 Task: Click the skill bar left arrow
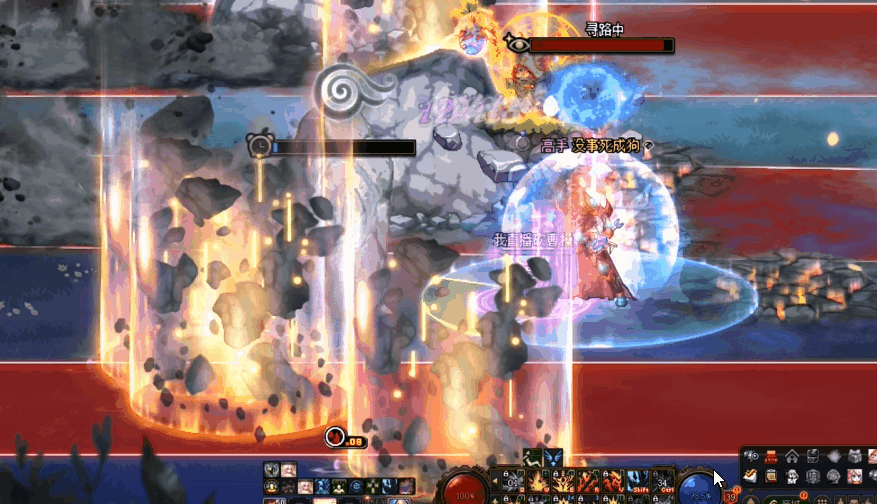pos(494,481)
